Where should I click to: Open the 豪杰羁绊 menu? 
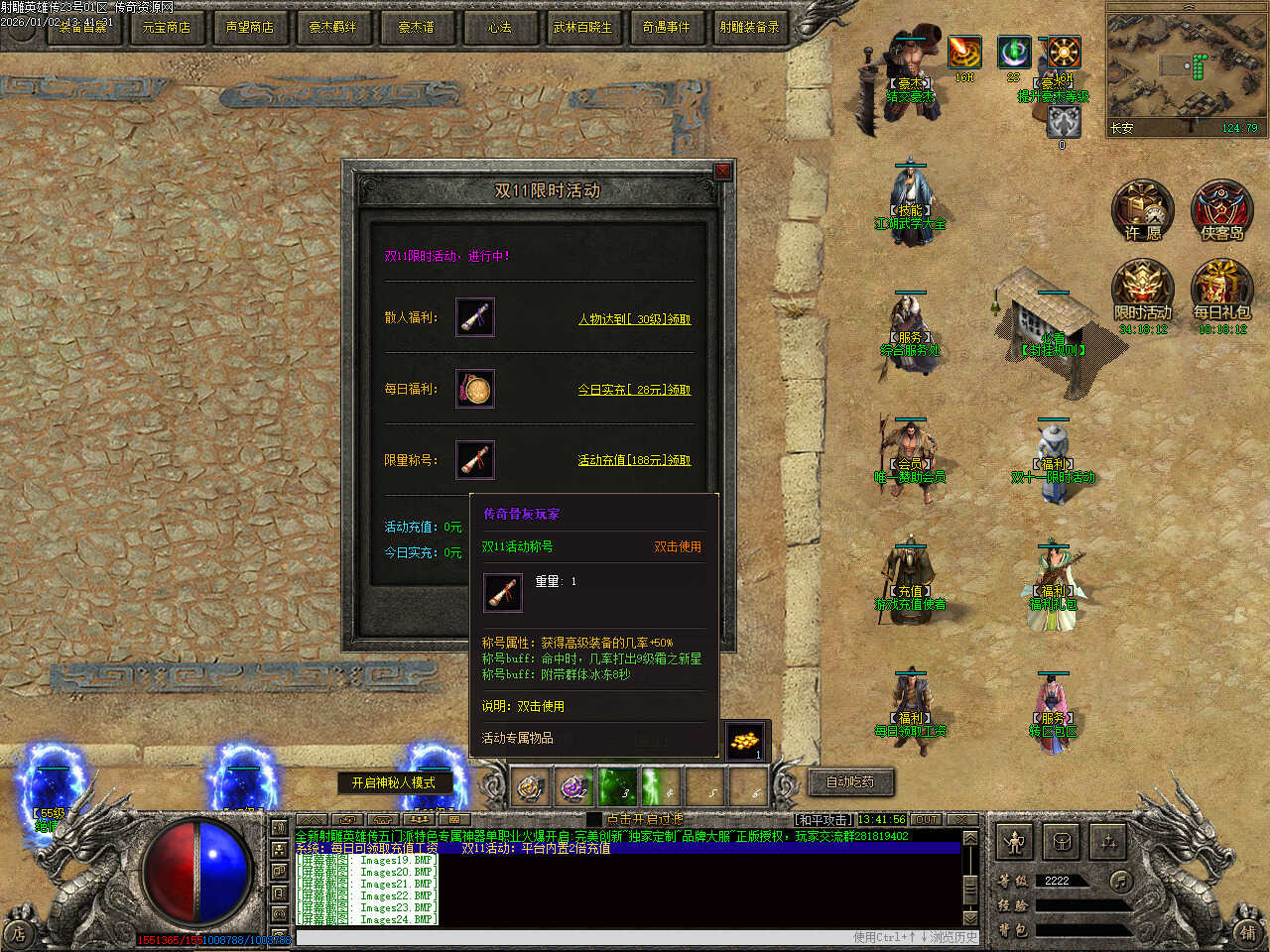point(333,27)
